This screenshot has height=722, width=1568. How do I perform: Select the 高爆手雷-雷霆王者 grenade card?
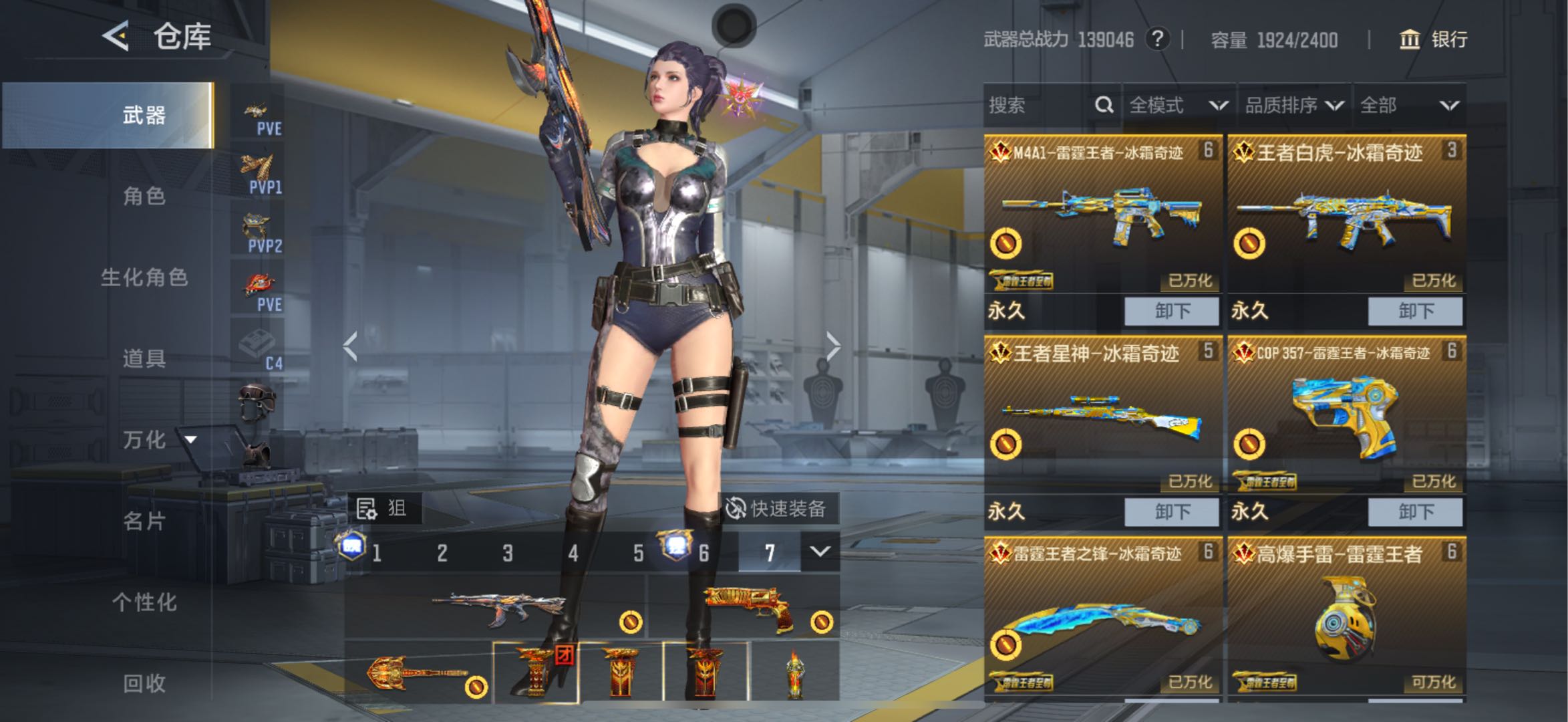[x=1346, y=615]
